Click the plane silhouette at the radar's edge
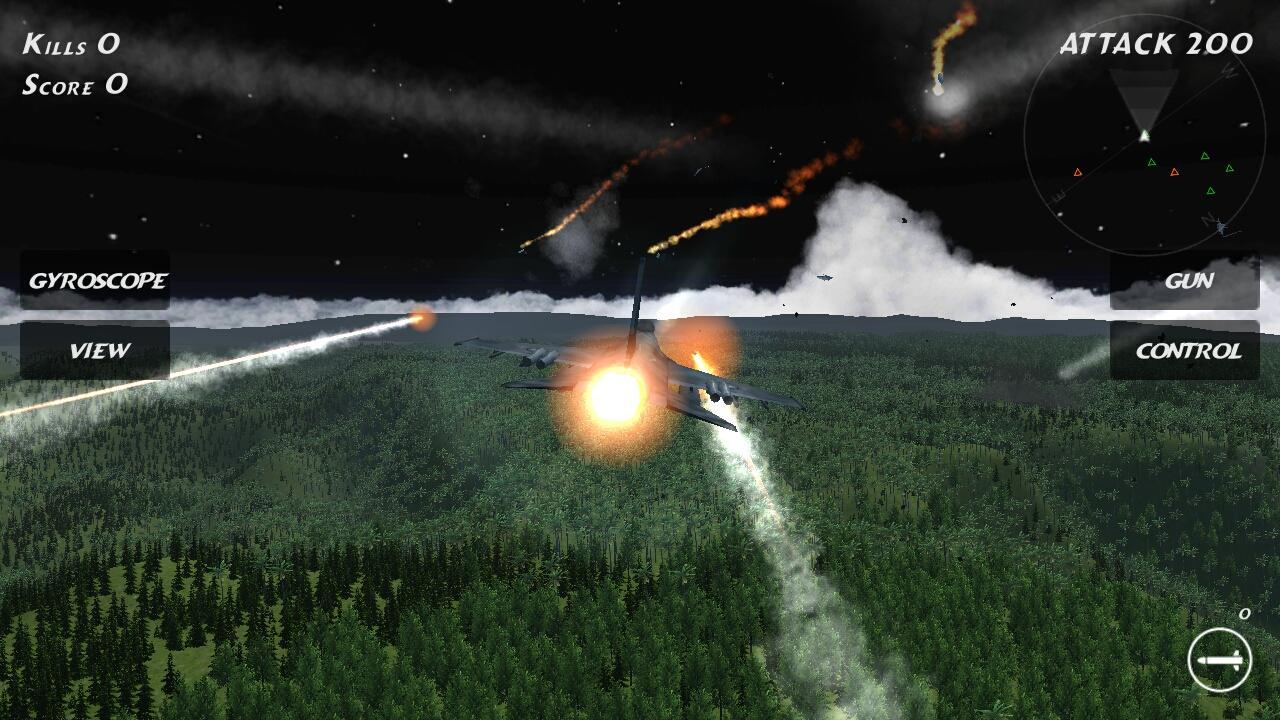 point(1222,227)
